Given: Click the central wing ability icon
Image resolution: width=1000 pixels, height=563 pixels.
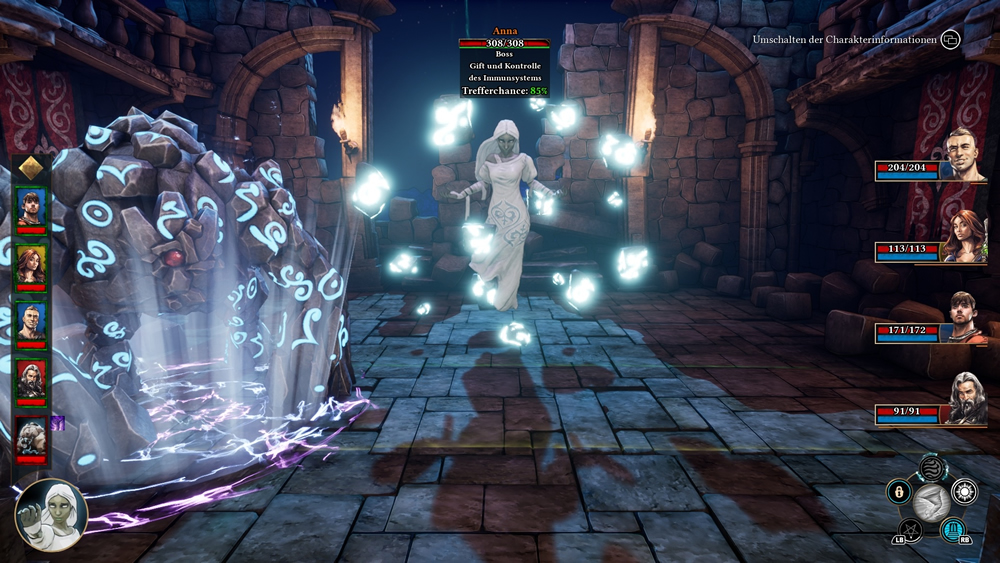Looking at the screenshot, I should pos(932,503).
